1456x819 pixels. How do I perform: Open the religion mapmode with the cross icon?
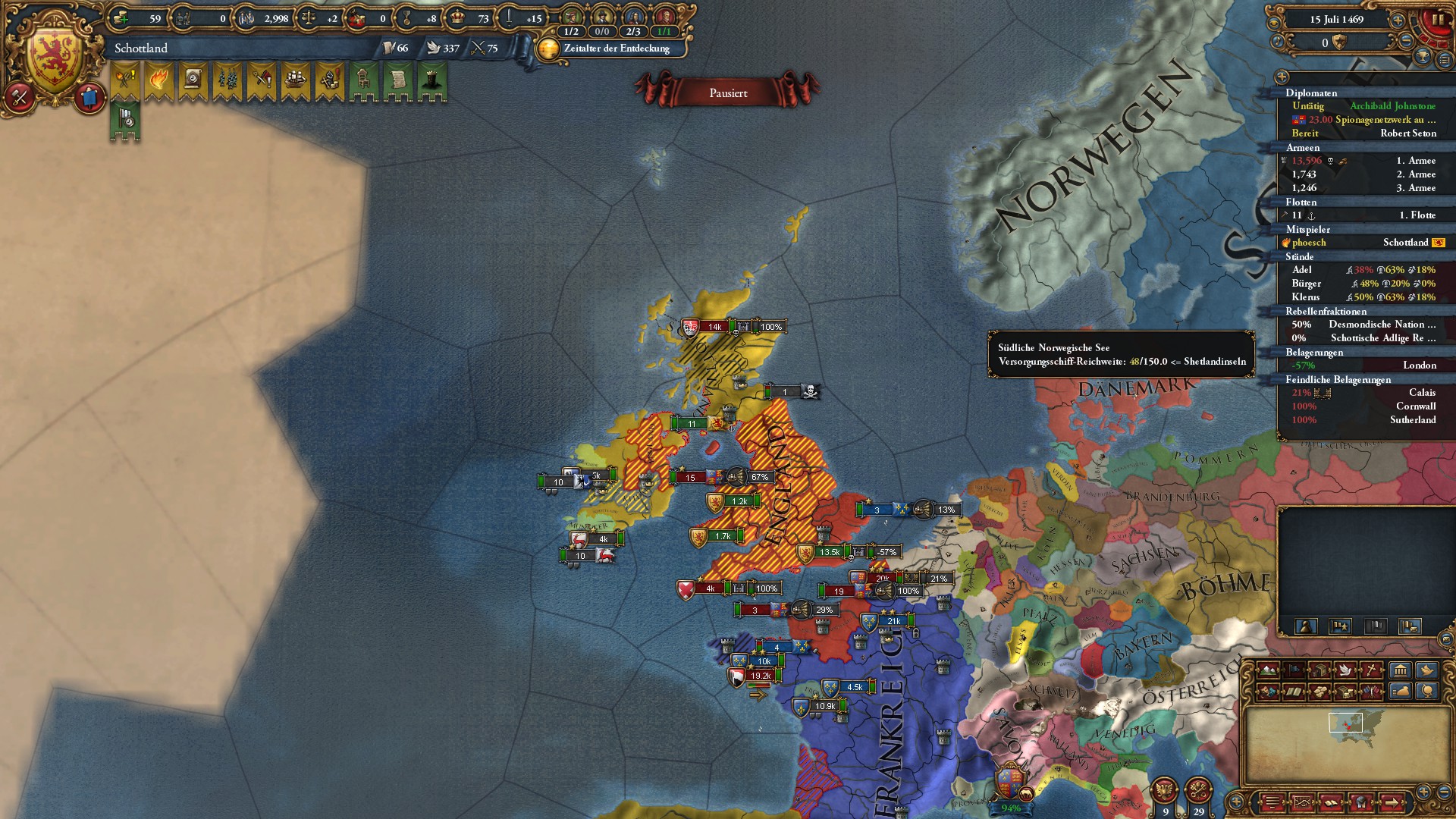[1371, 669]
